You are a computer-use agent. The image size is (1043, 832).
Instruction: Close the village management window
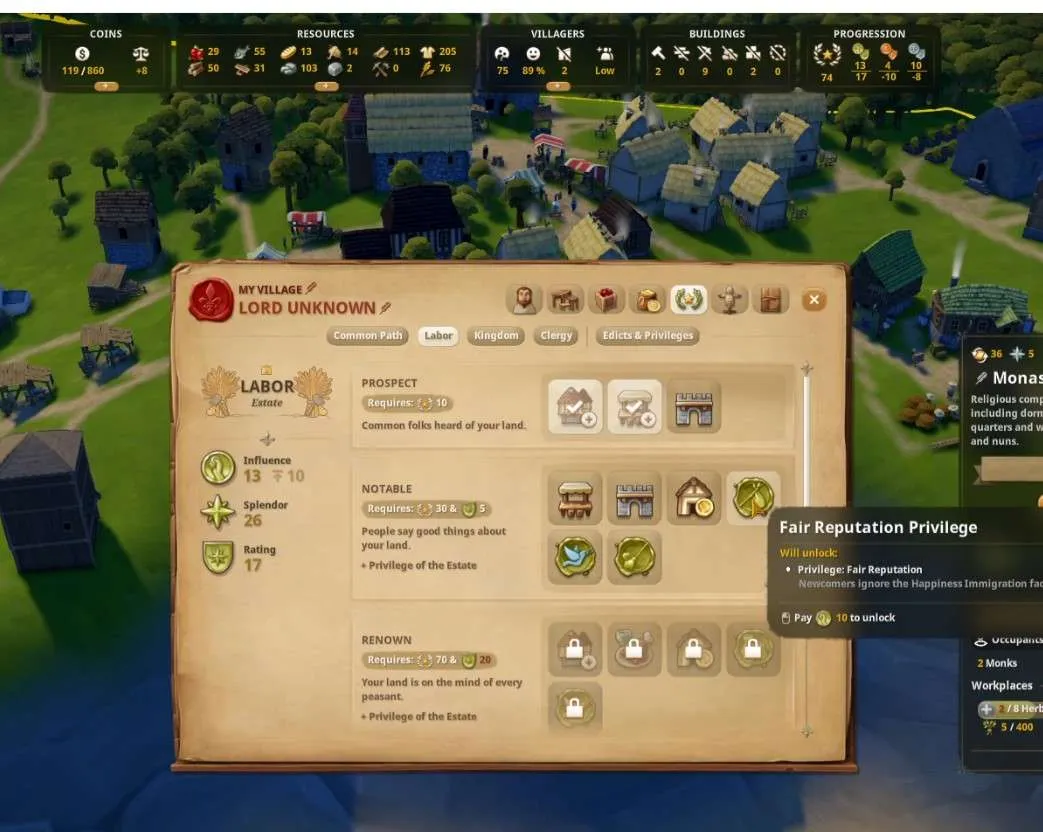coord(814,299)
